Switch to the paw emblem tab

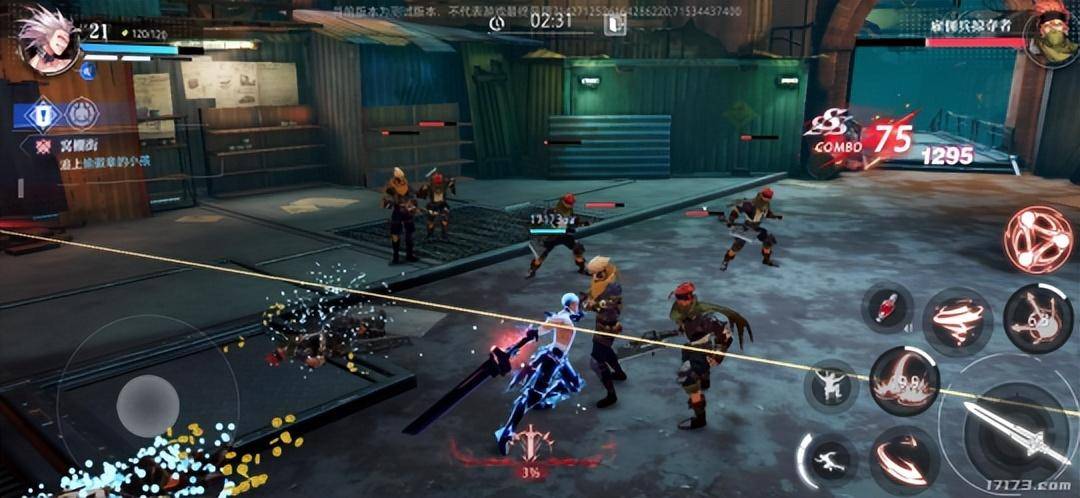[x=82, y=114]
